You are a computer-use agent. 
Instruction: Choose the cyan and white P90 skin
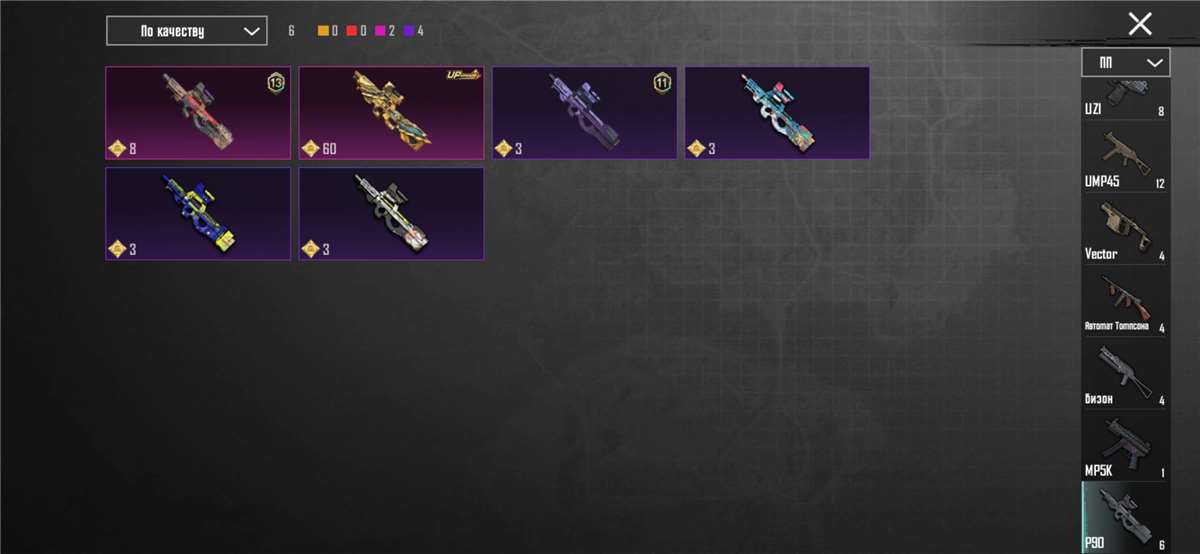(x=777, y=113)
